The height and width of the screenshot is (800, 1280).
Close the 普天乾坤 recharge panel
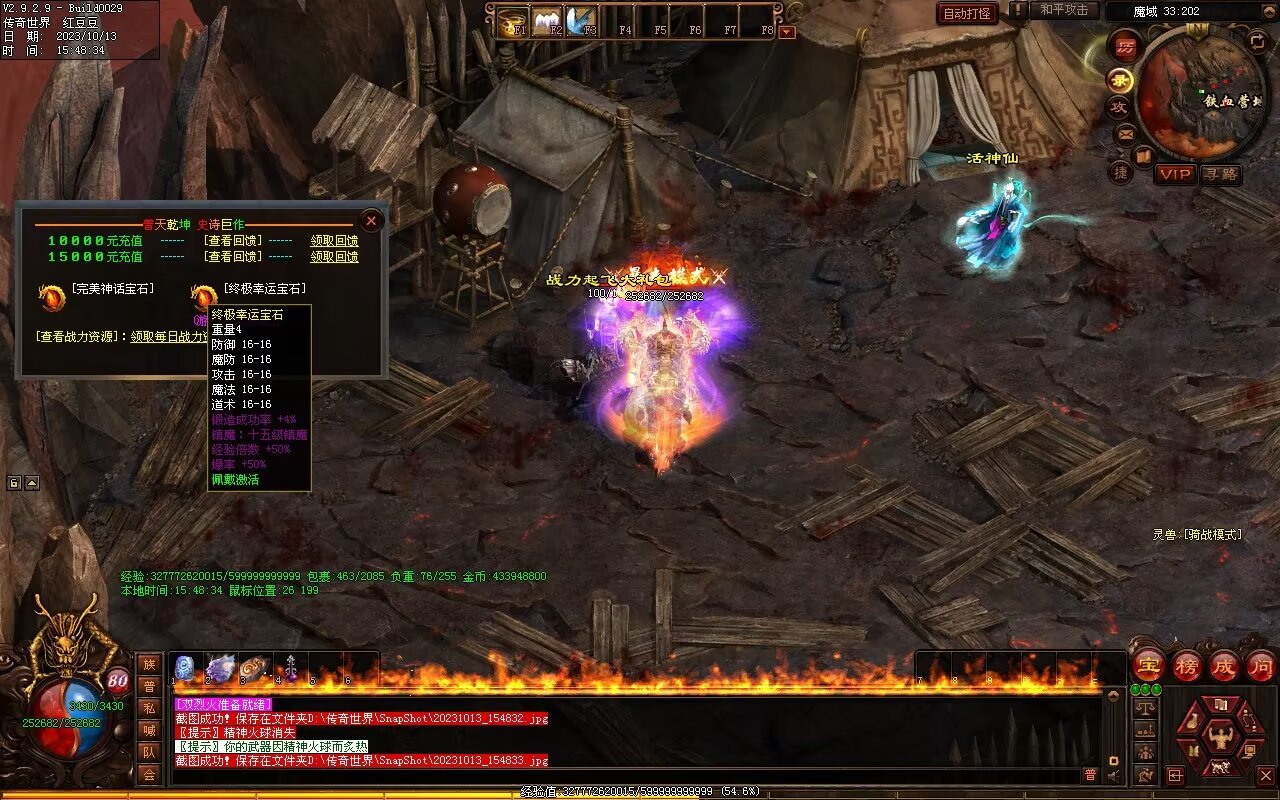pos(371,220)
